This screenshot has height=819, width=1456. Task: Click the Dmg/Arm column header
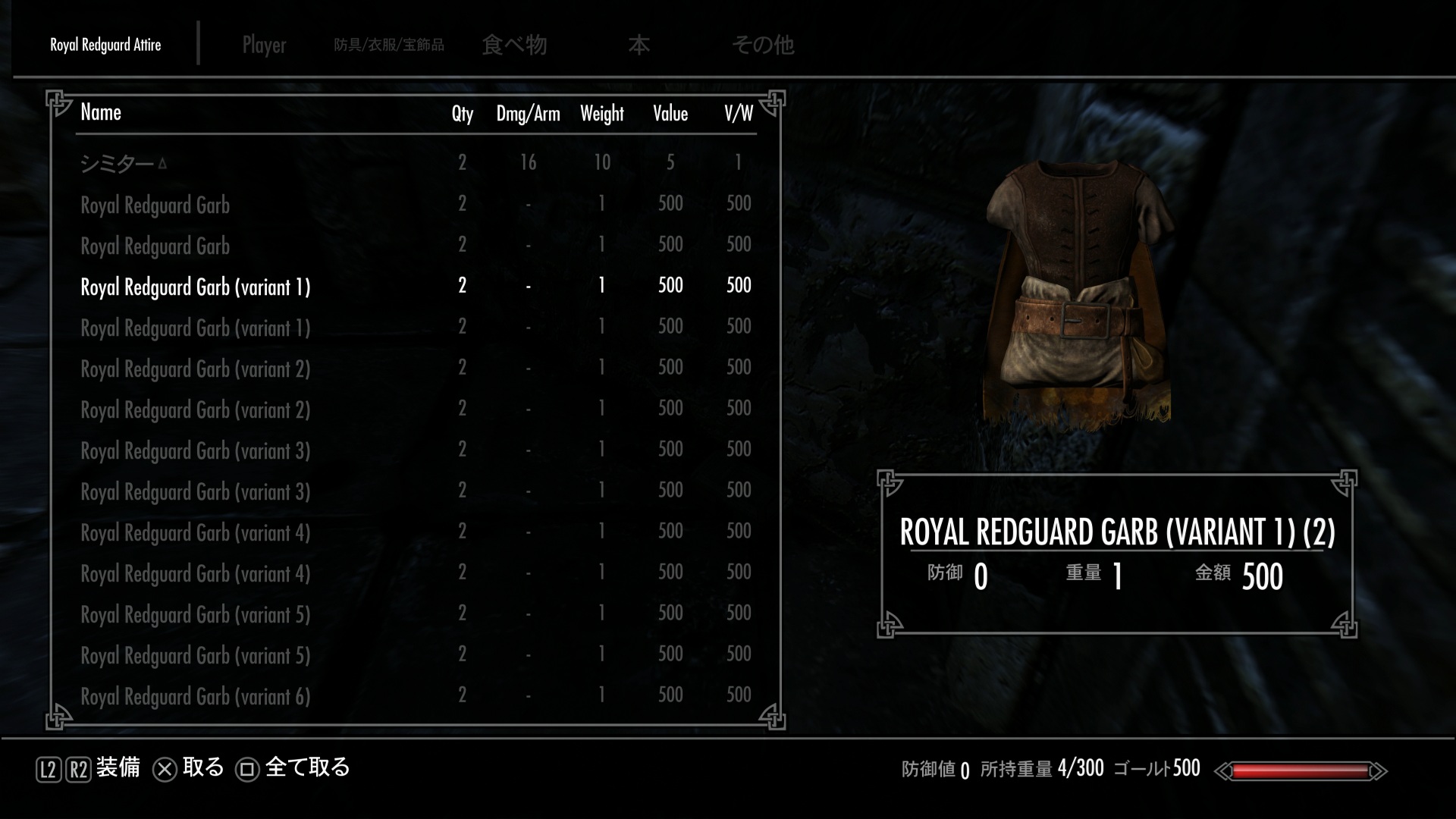pos(528,114)
